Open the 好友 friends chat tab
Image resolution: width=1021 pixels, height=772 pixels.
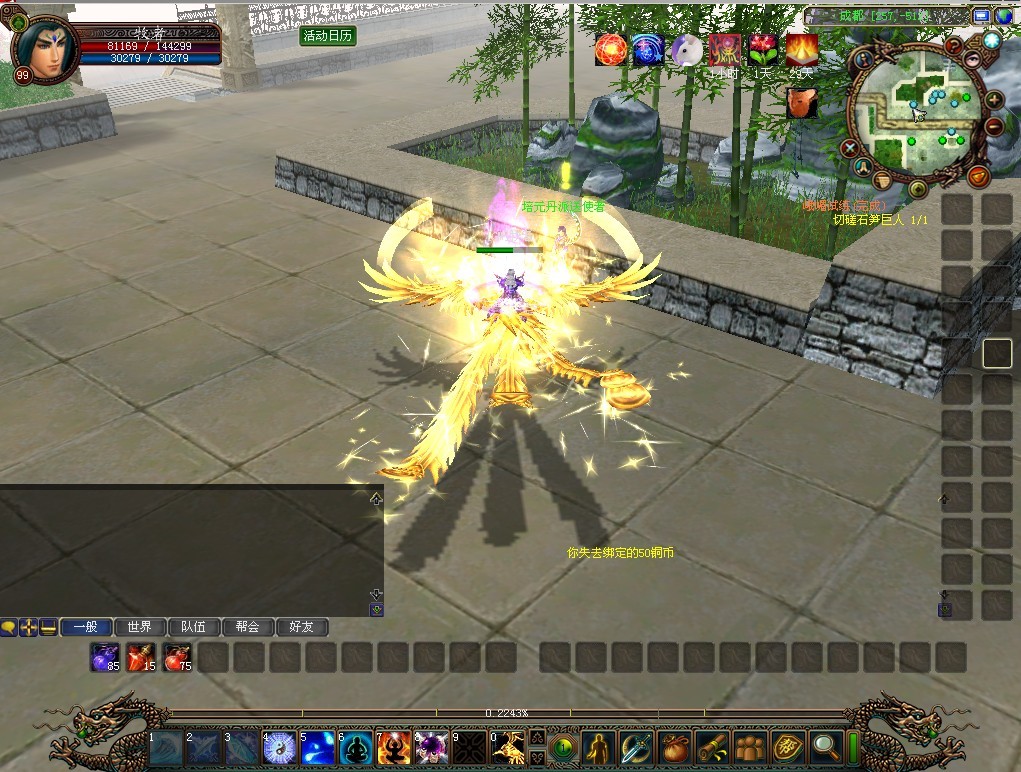tap(301, 627)
